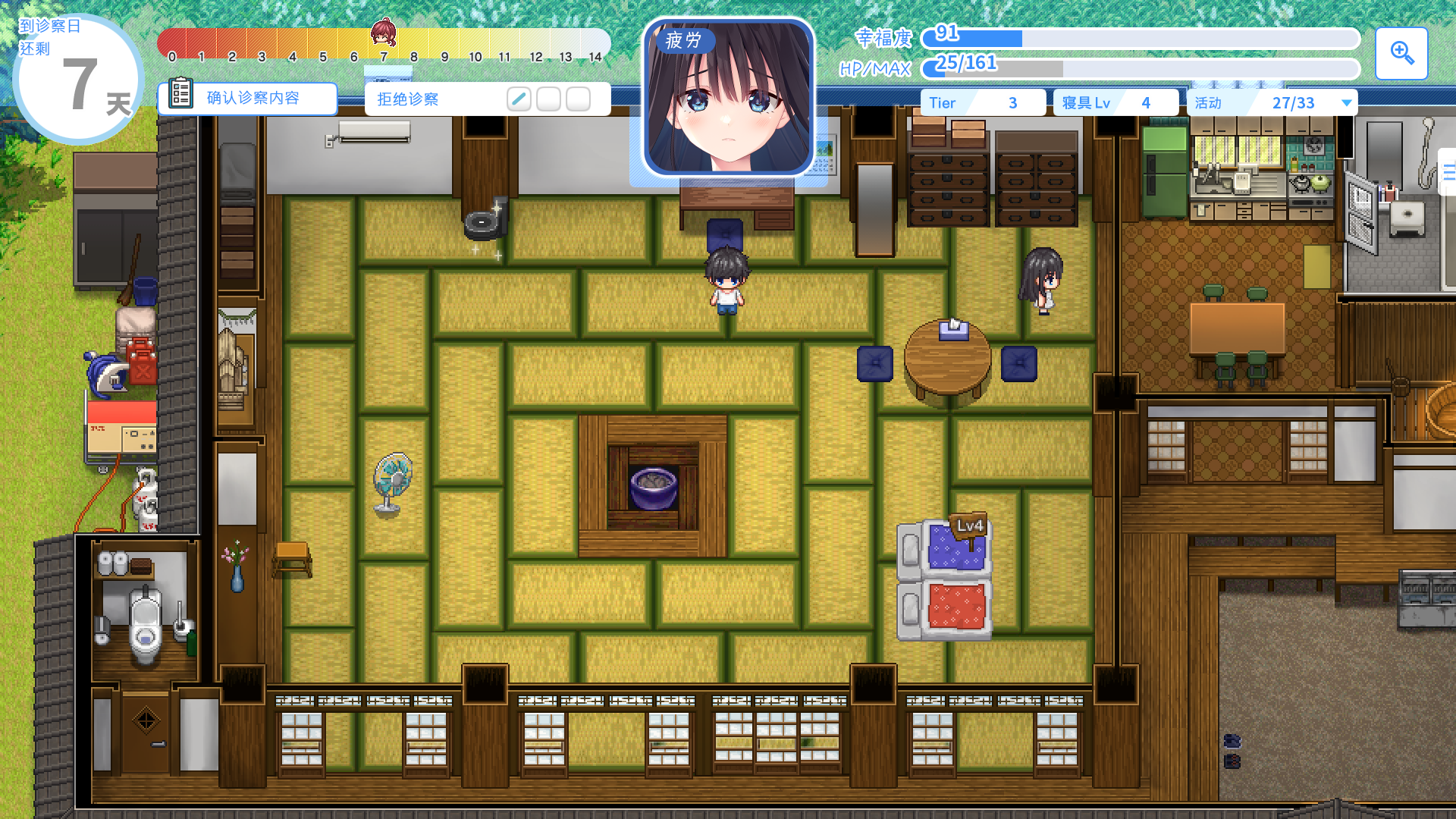
Task: Click the 拒绝诊察 pencil checkbox
Action: pos(519,99)
